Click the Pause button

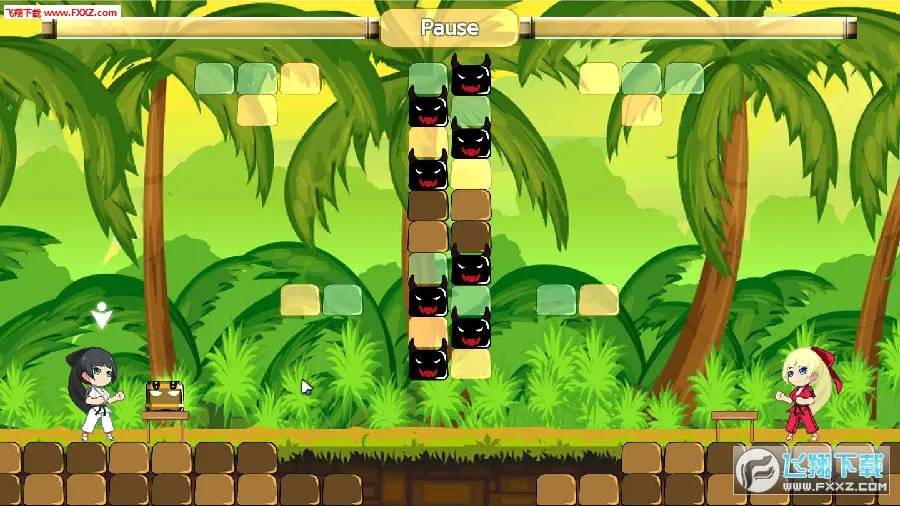[449, 28]
